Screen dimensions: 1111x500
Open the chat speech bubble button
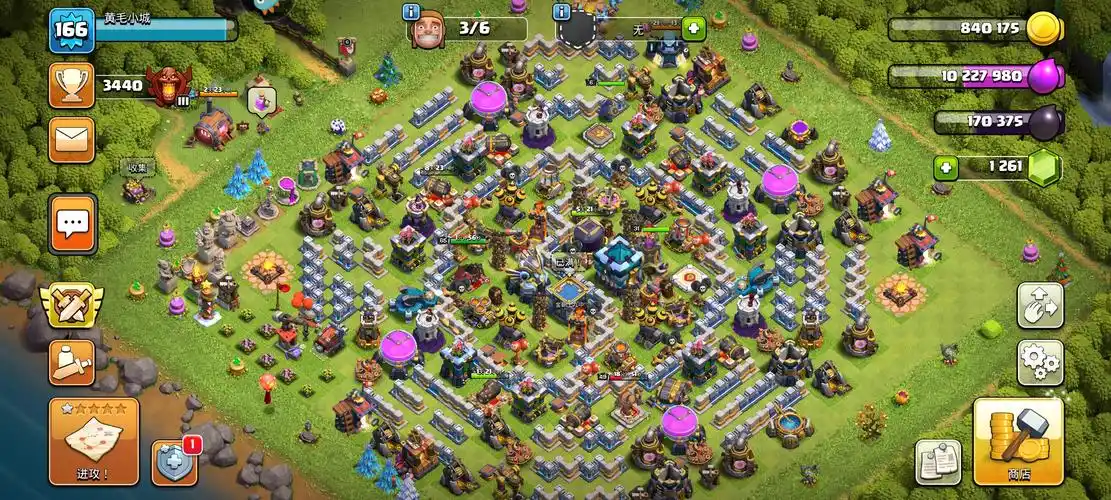tap(73, 223)
